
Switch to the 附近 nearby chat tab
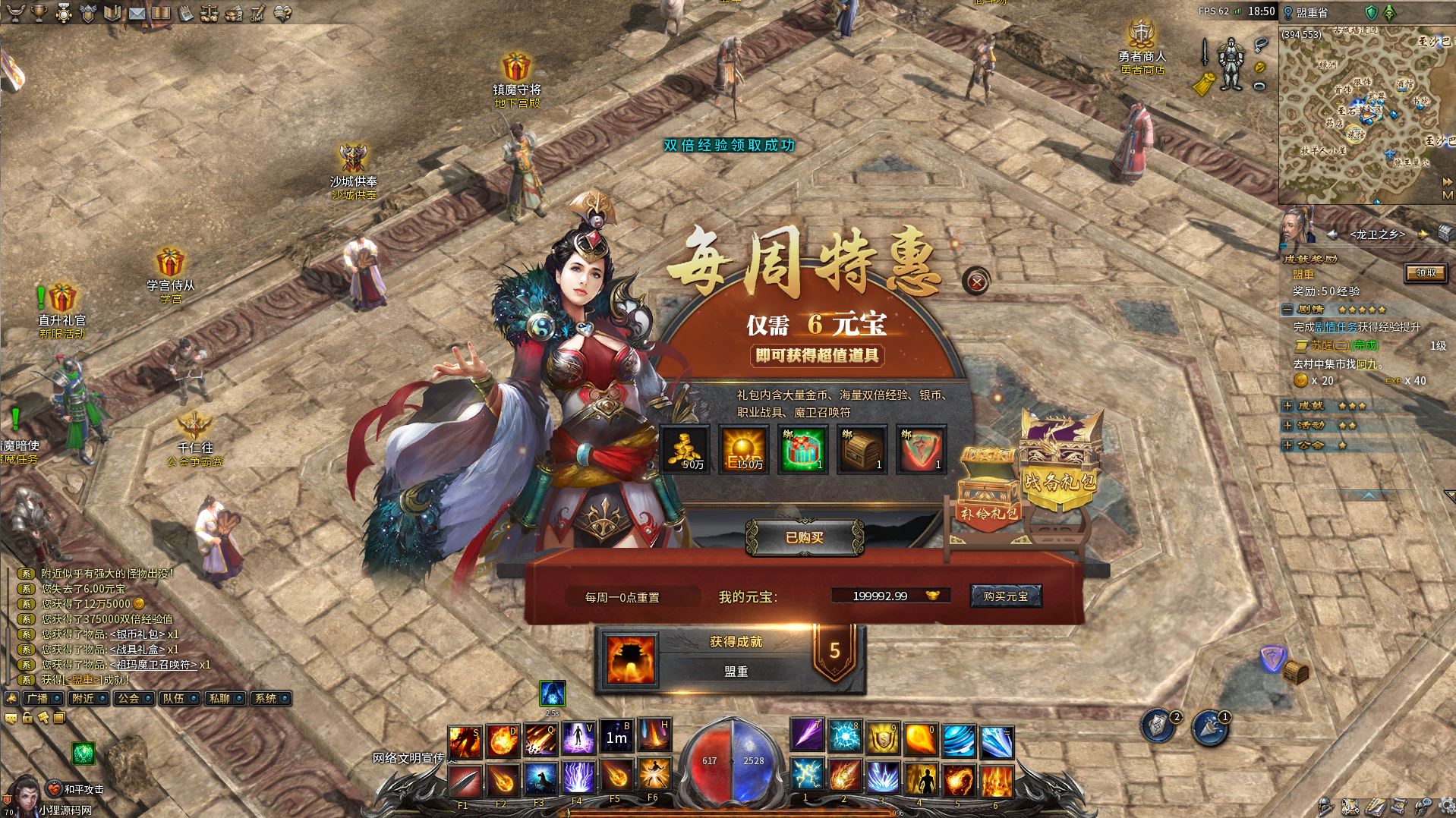[83, 698]
